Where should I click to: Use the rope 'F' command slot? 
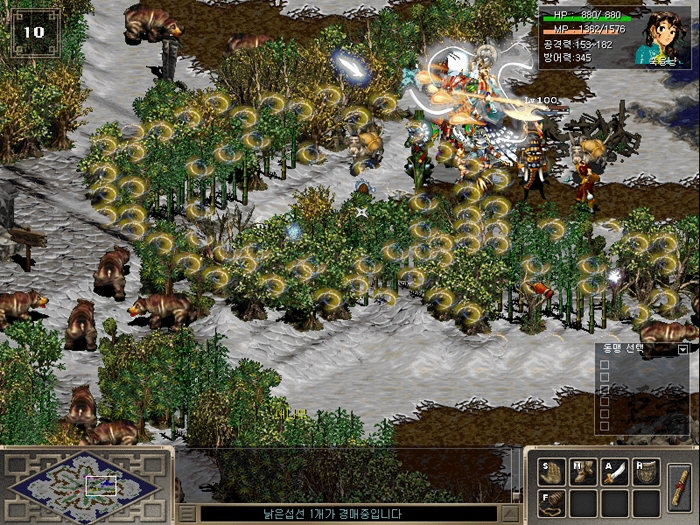pyautogui.click(x=553, y=502)
